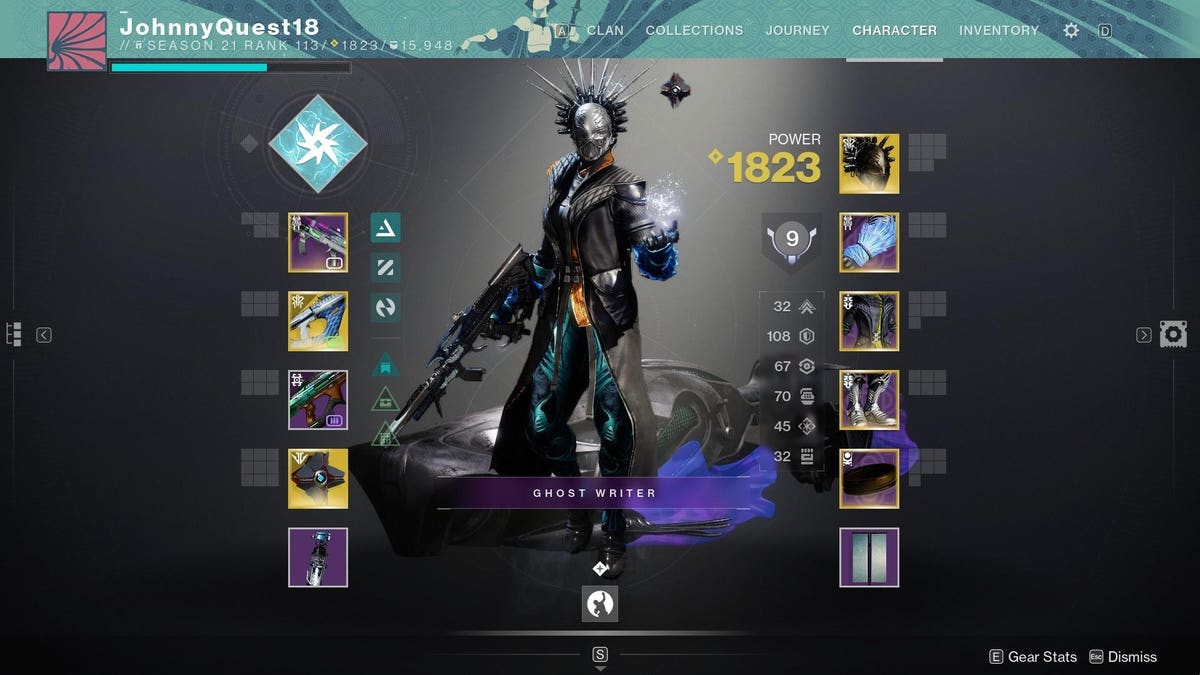The width and height of the screenshot is (1200, 675).
Task: Inspect the chest armor robe slot
Action: coord(869,321)
